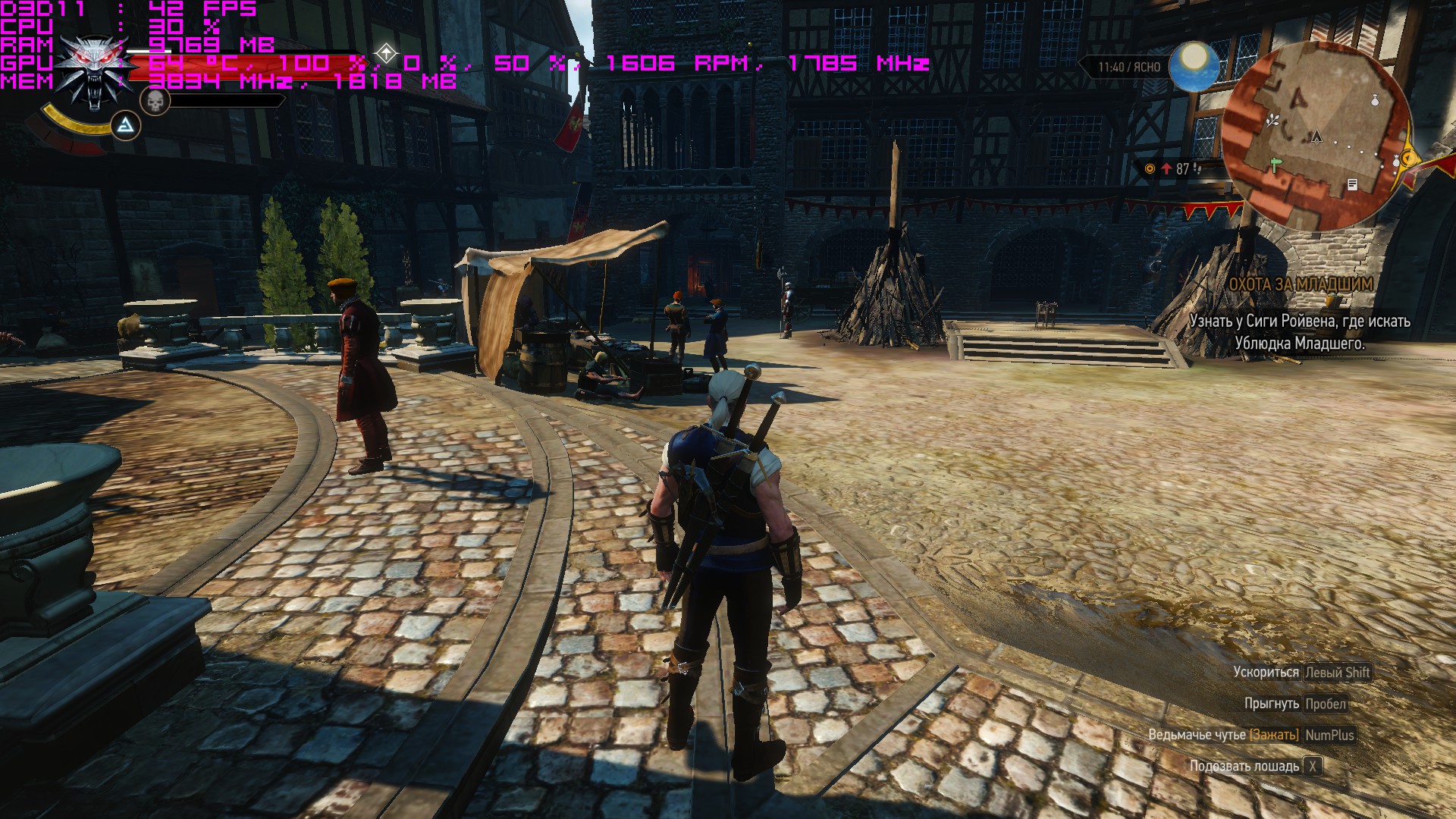This screenshot has height=819, width=1456.
Task: Click the herb plant marker on minimap
Action: 1273,119
